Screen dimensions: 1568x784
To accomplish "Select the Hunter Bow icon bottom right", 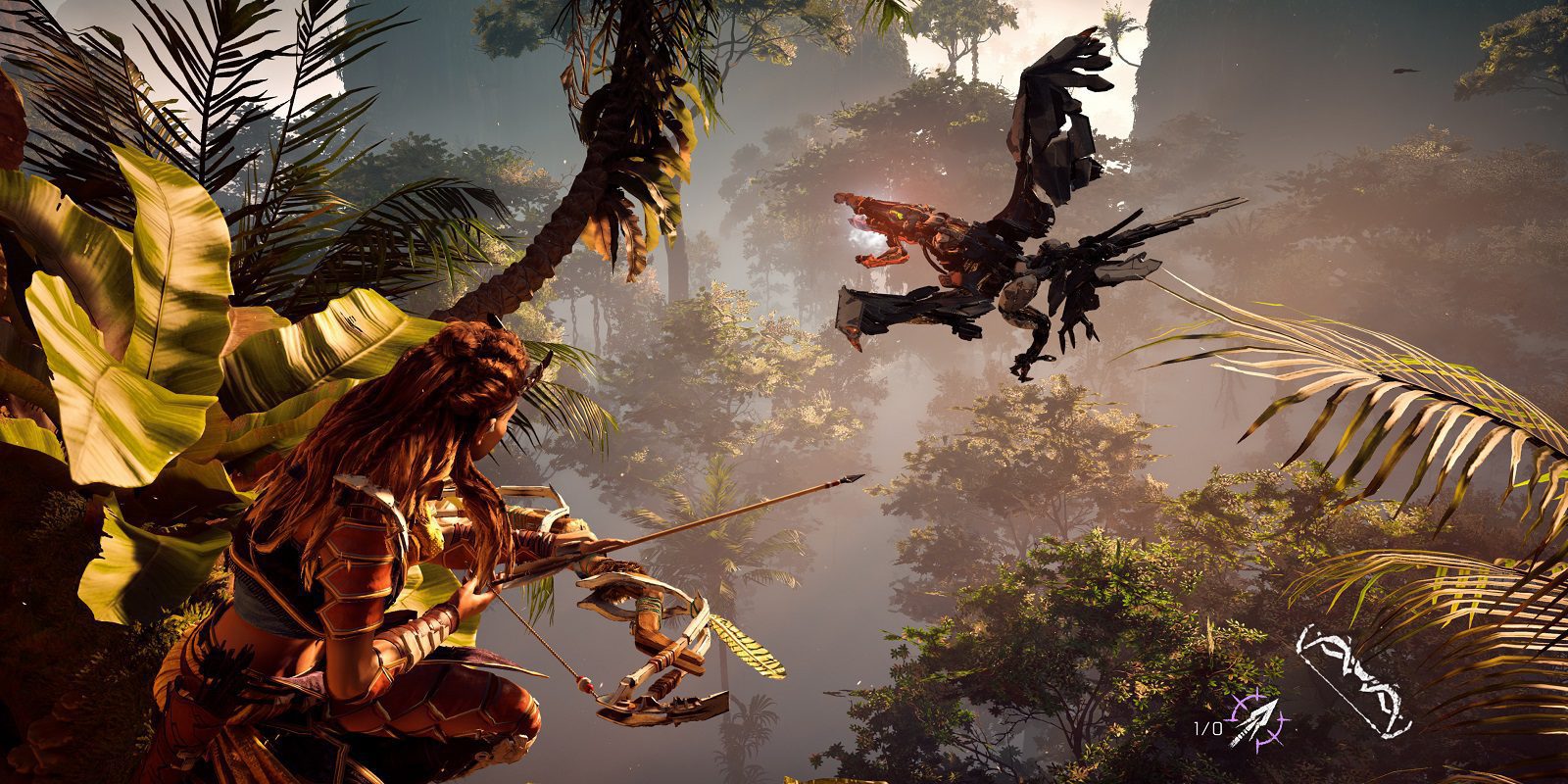I will coord(1354,680).
